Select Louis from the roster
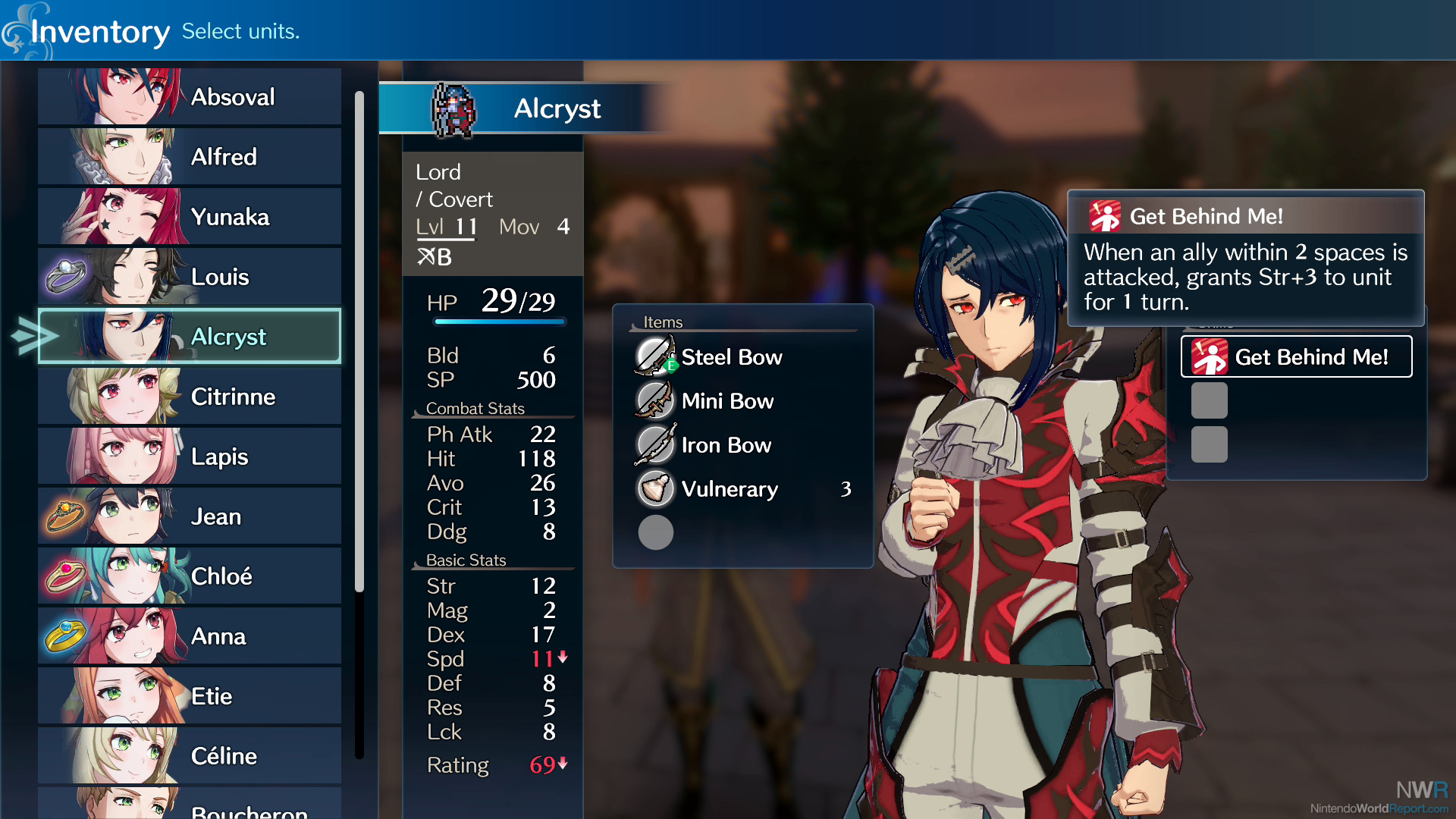This screenshot has width=1456, height=819. click(x=190, y=277)
